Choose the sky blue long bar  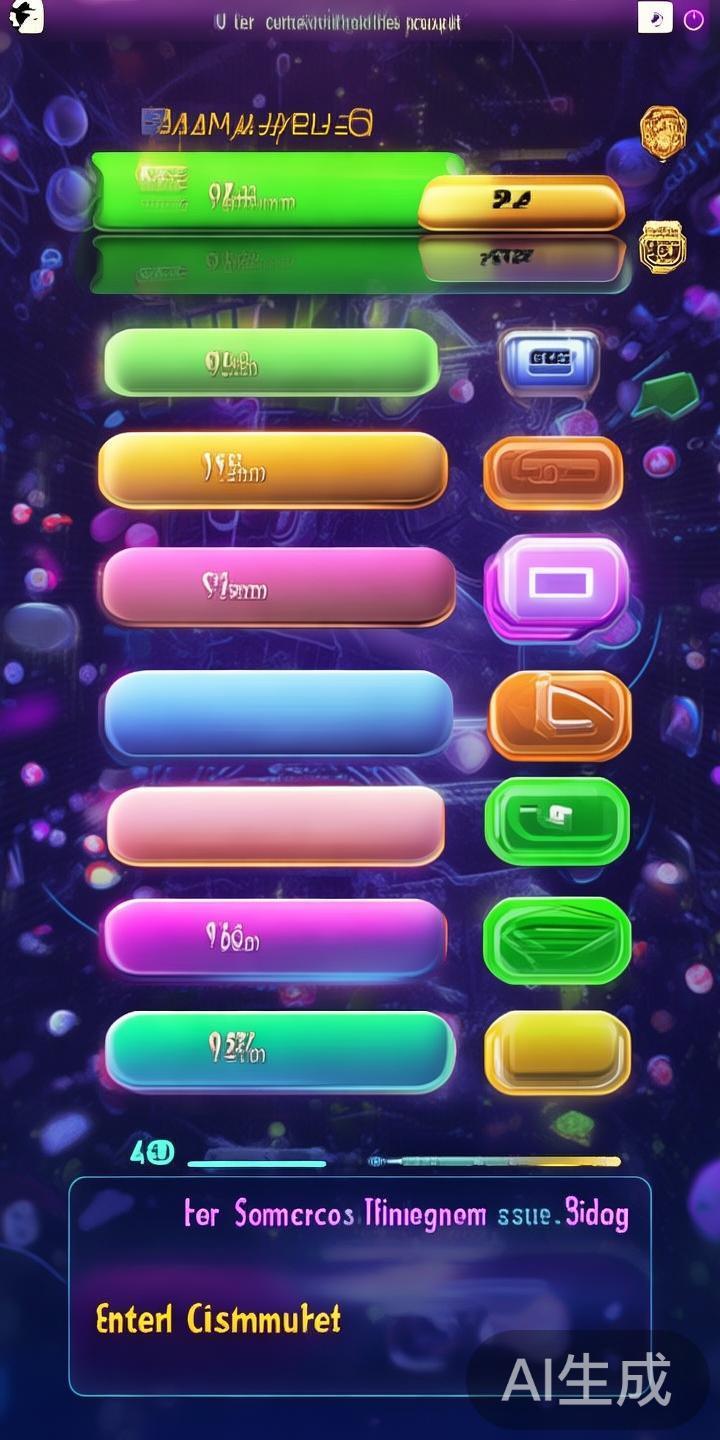point(278,711)
